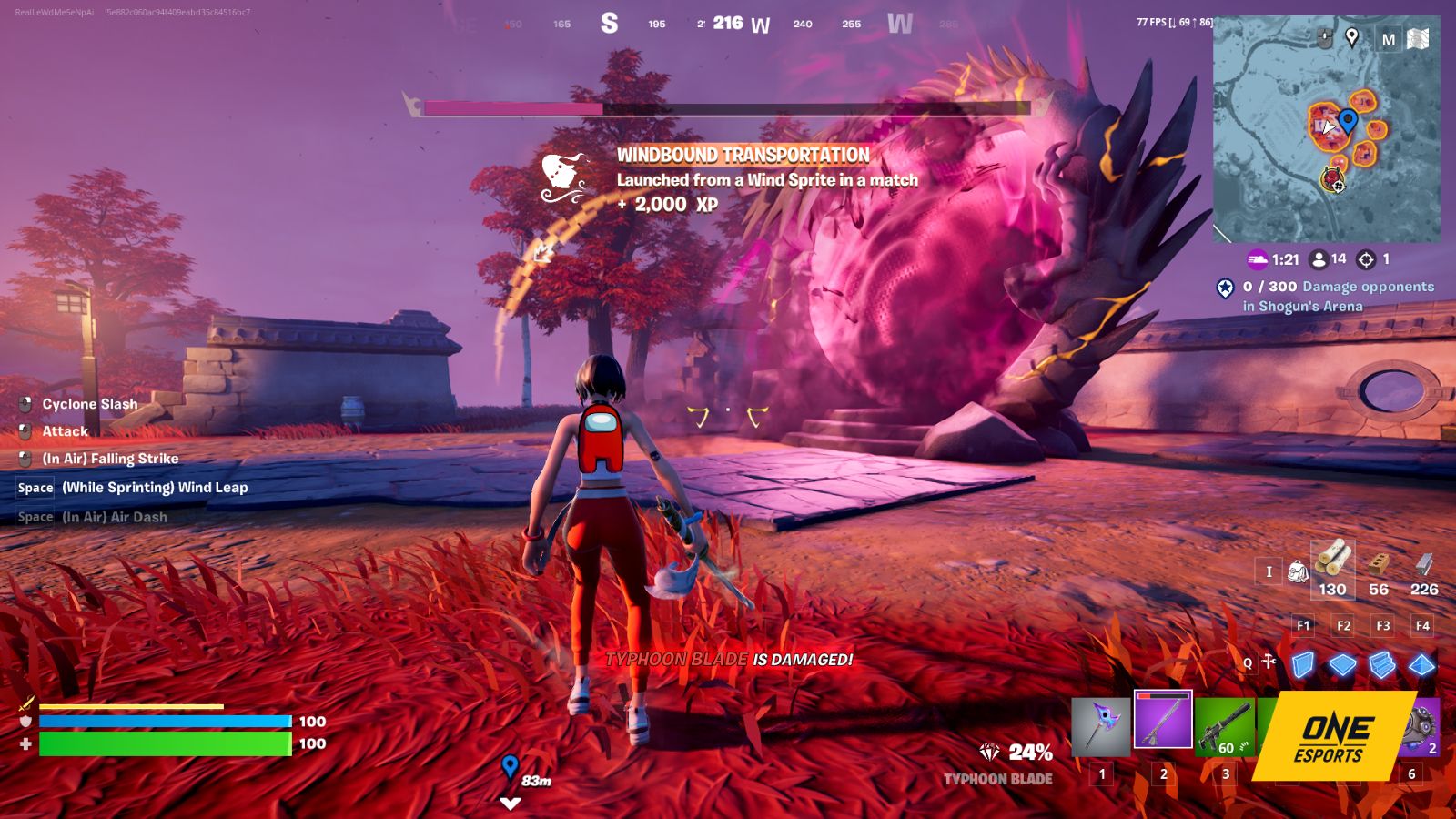This screenshot has height=819, width=1456.
Task: Select the wall building piece icon
Action: [1305, 666]
